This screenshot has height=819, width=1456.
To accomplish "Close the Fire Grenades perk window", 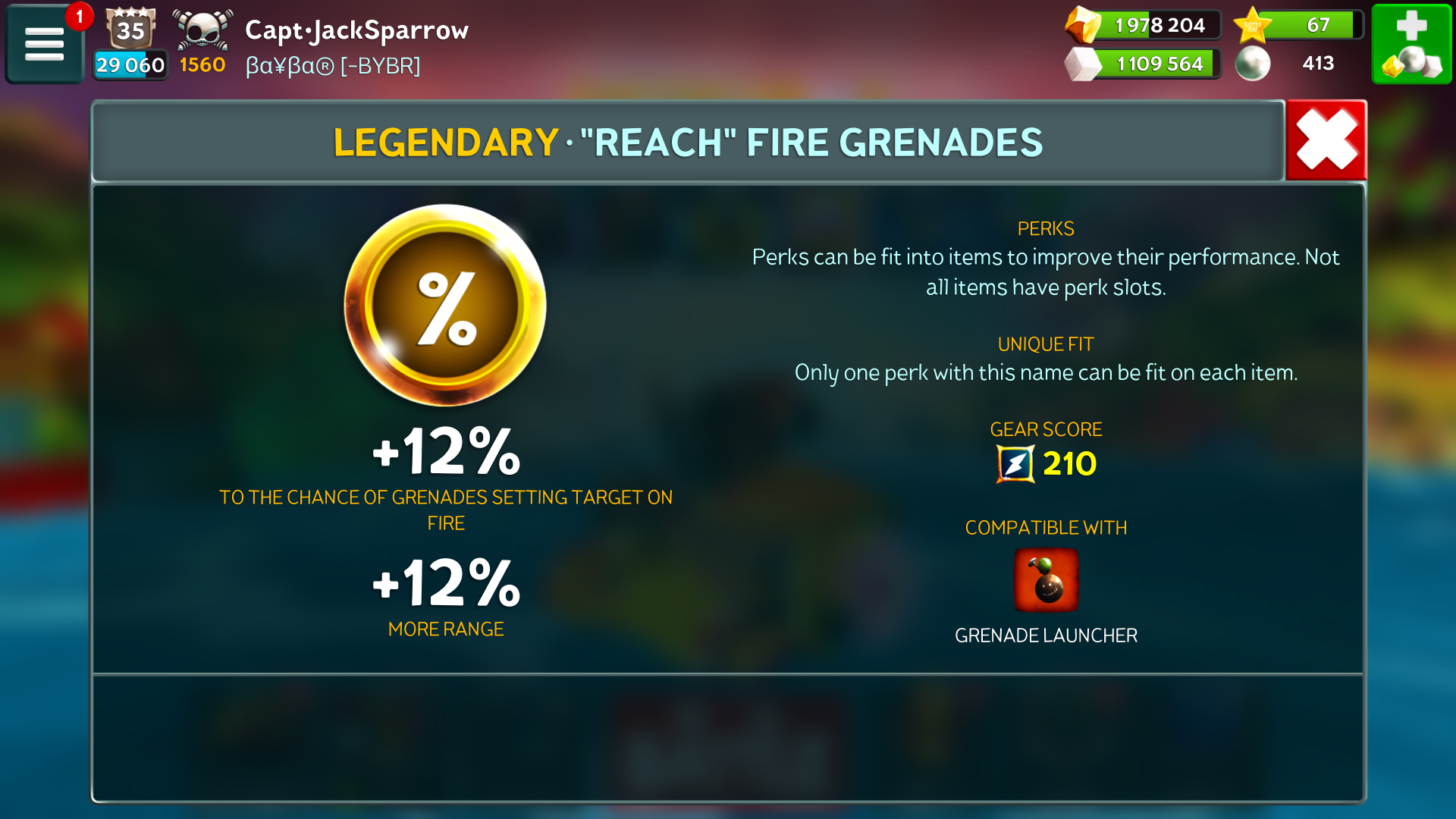I will pyautogui.click(x=1326, y=140).
